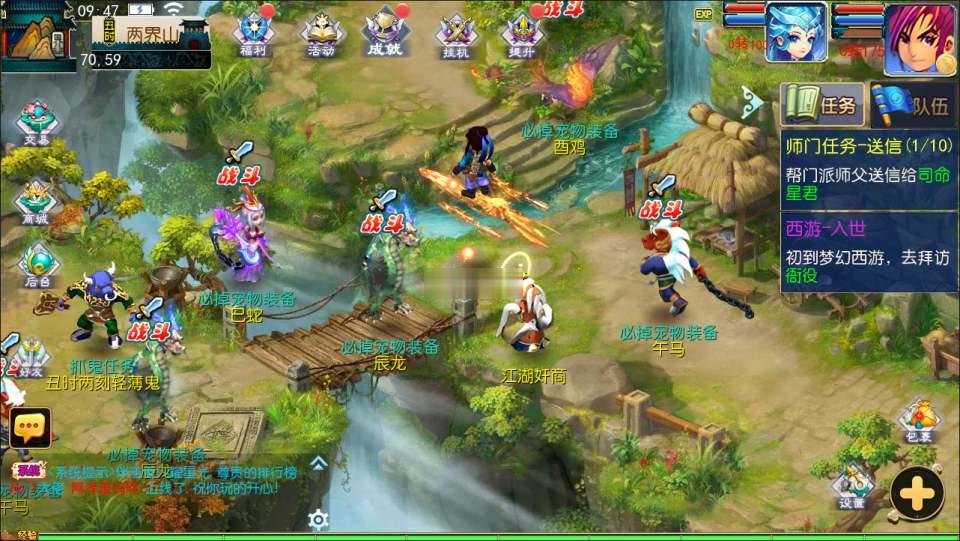
Task: Activate the 挂机 (auto-battle) icon
Action: 454,33
